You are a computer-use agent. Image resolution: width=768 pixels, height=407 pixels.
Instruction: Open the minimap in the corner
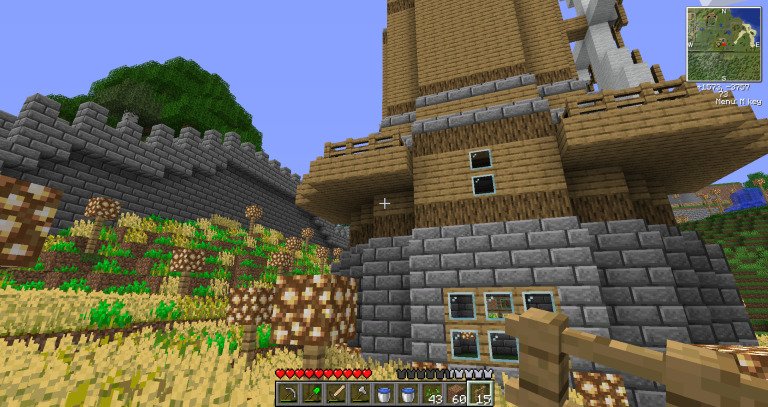(723, 44)
